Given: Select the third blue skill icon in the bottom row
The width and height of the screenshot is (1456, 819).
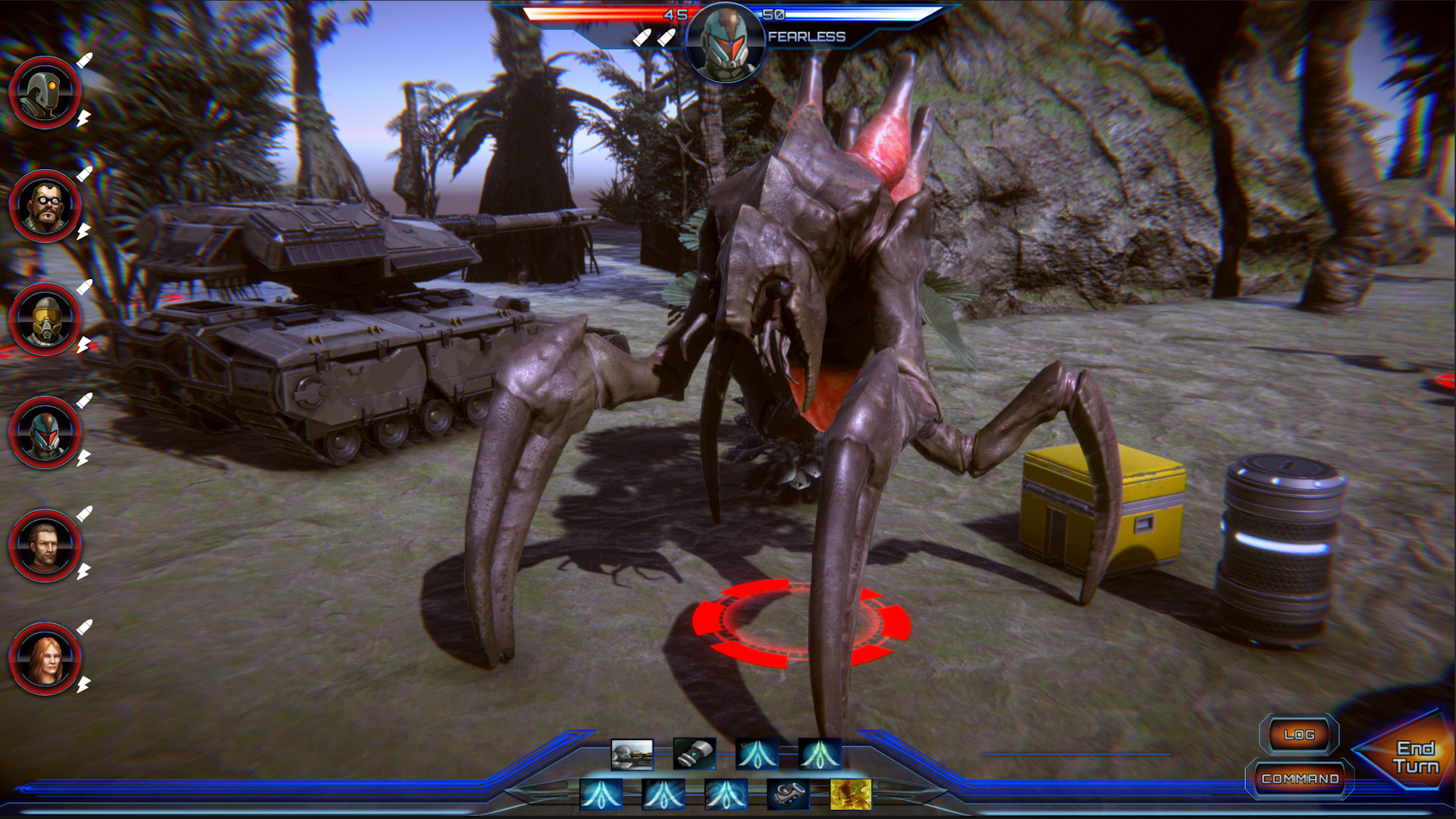Looking at the screenshot, I should (725, 795).
